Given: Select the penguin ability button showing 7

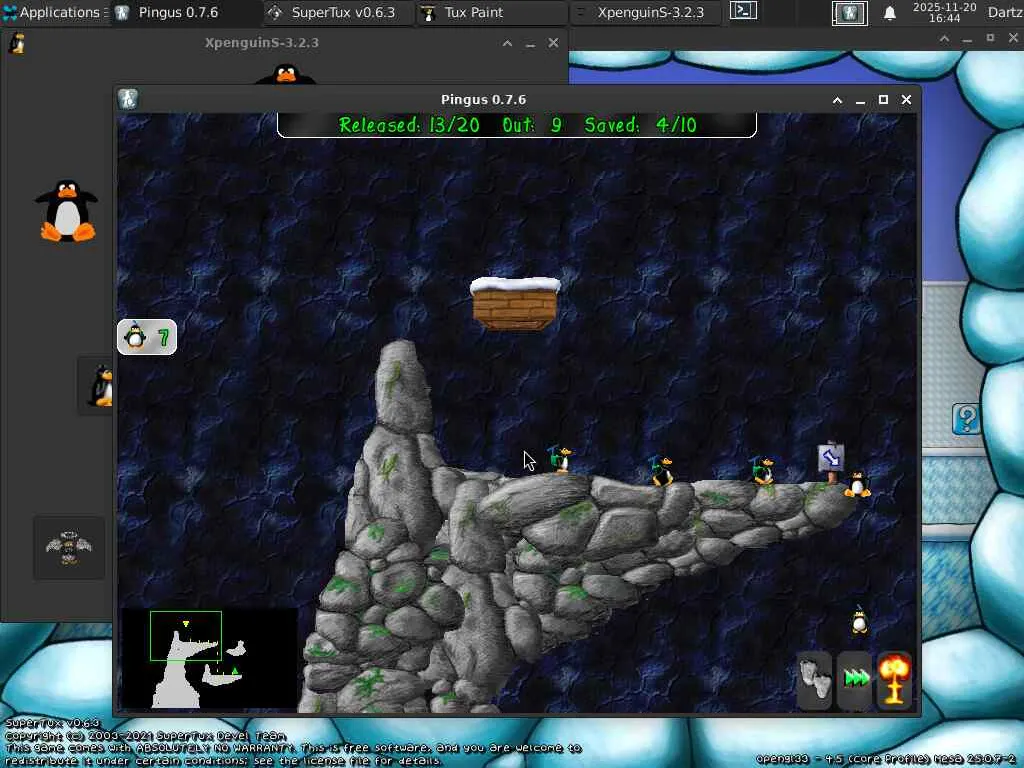Looking at the screenshot, I should [x=146, y=337].
